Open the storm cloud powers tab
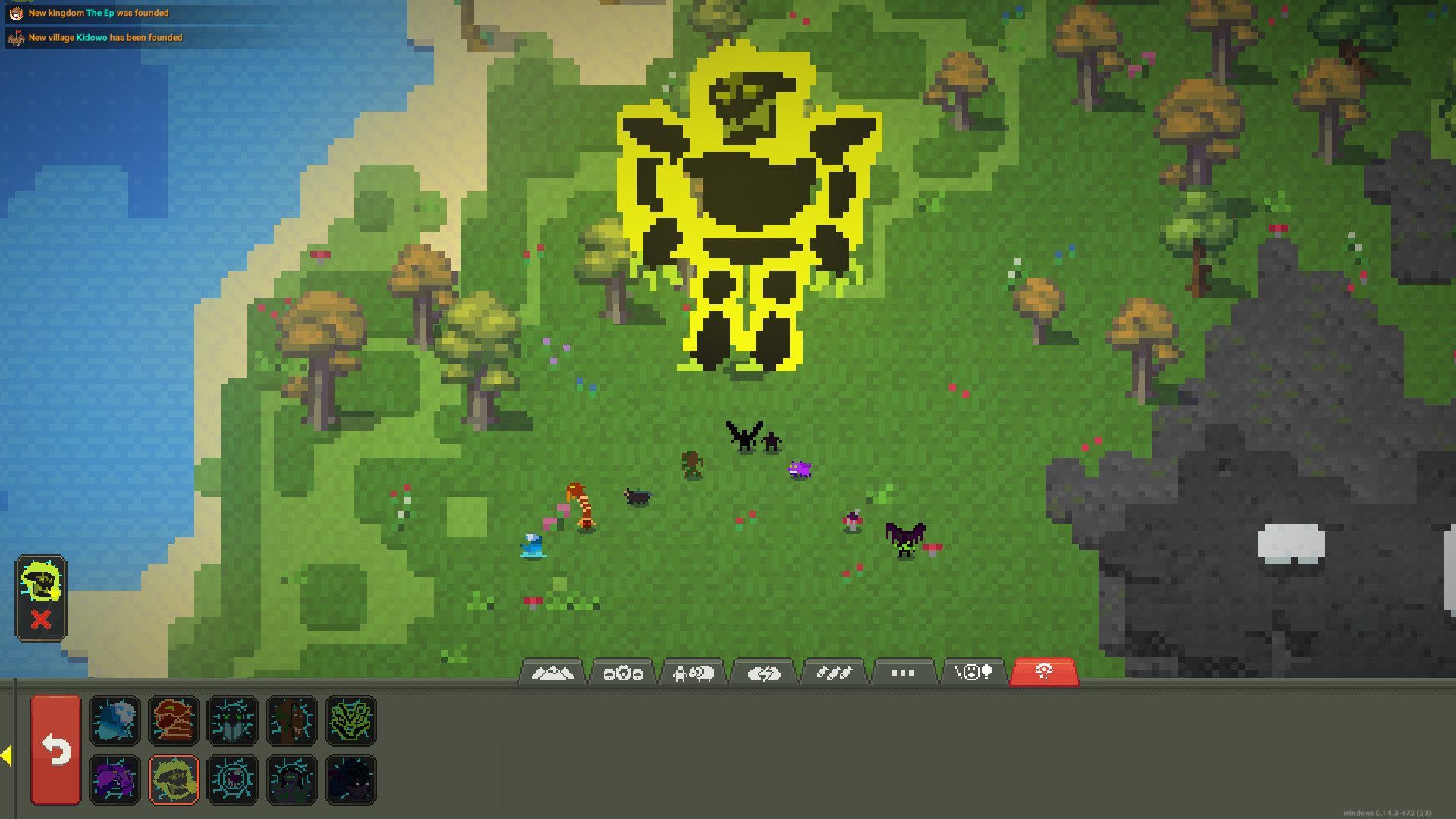This screenshot has height=819, width=1456. [x=763, y=672]
